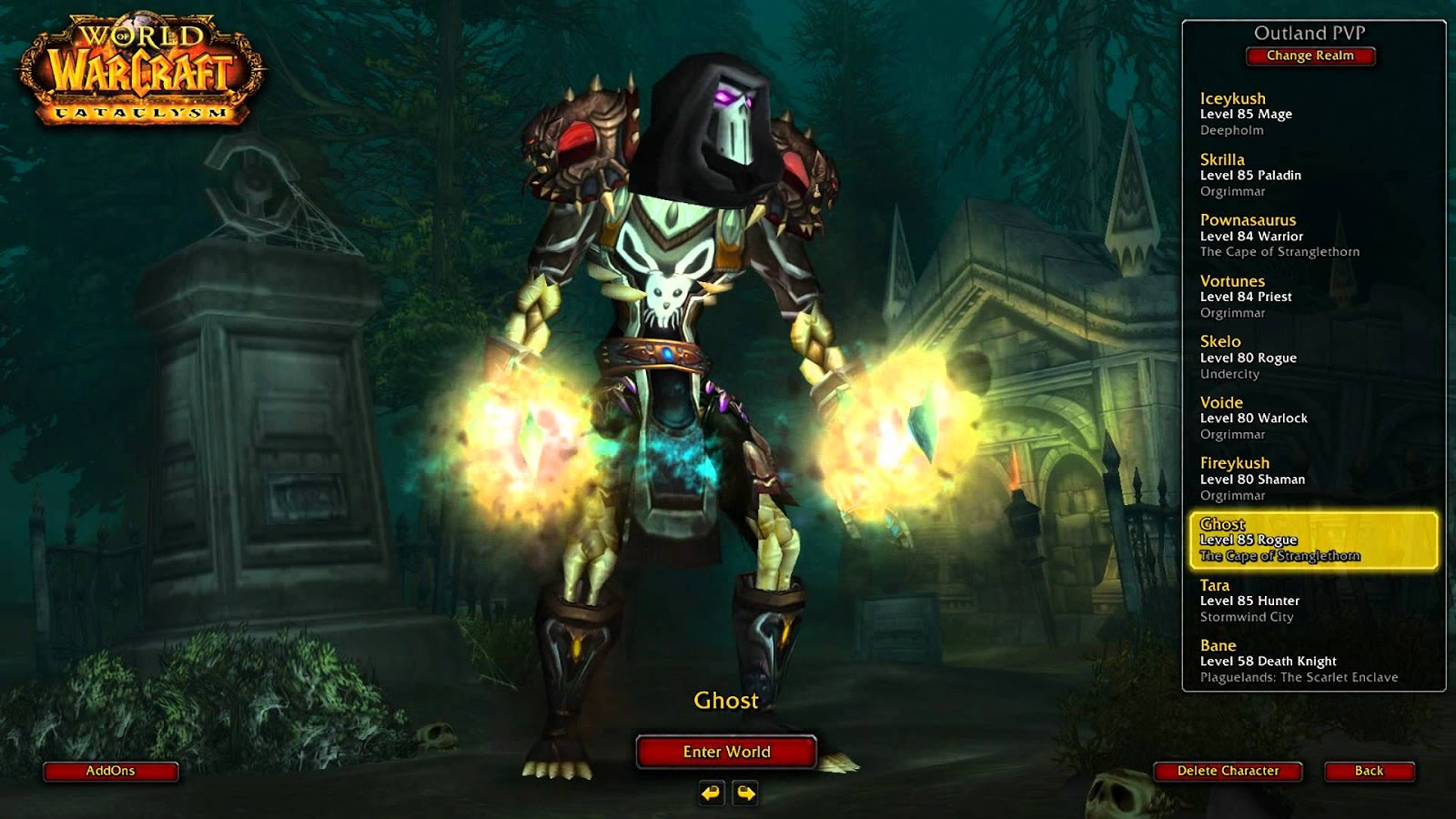
Task: Choose Bane the Level 58 Death Knight
Action: 1274,661
